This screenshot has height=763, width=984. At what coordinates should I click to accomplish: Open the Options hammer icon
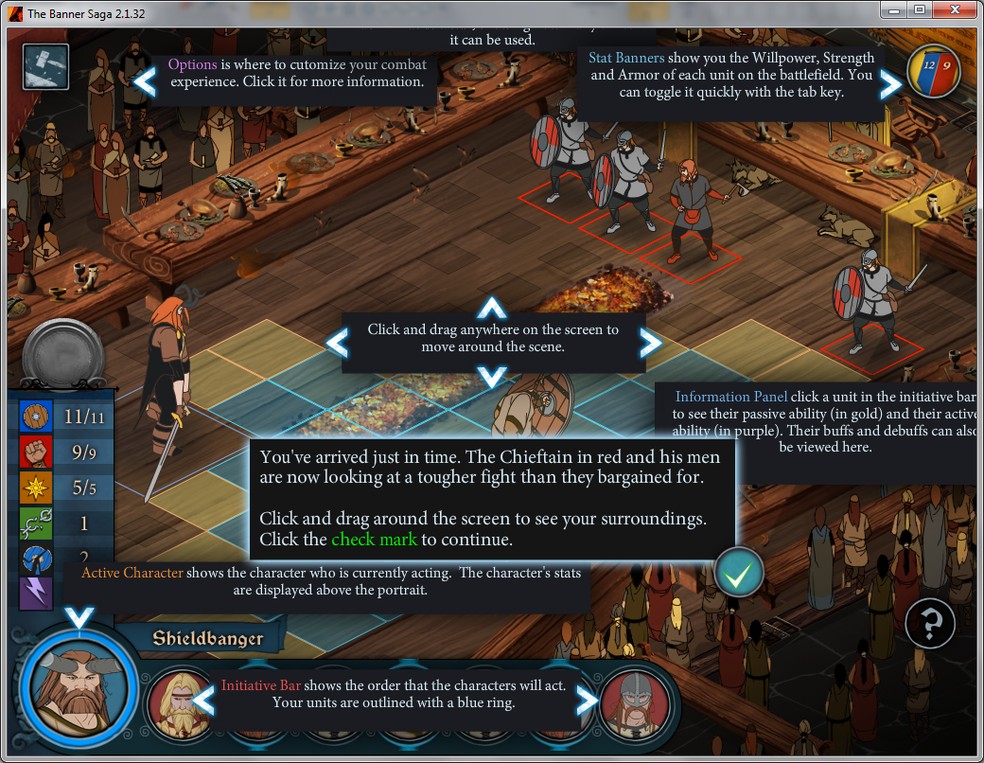click(x=46, y=67)
